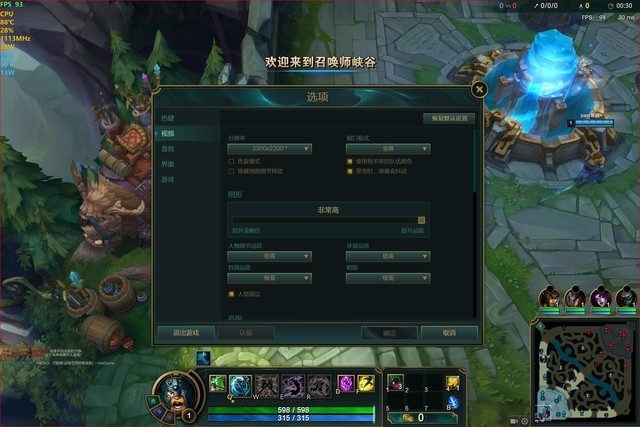Image resolution: width=640 pixels, height=427 pixels.
Task: Toggle 隐藏地图细节特效 checkbox
Action: (232, 171)
